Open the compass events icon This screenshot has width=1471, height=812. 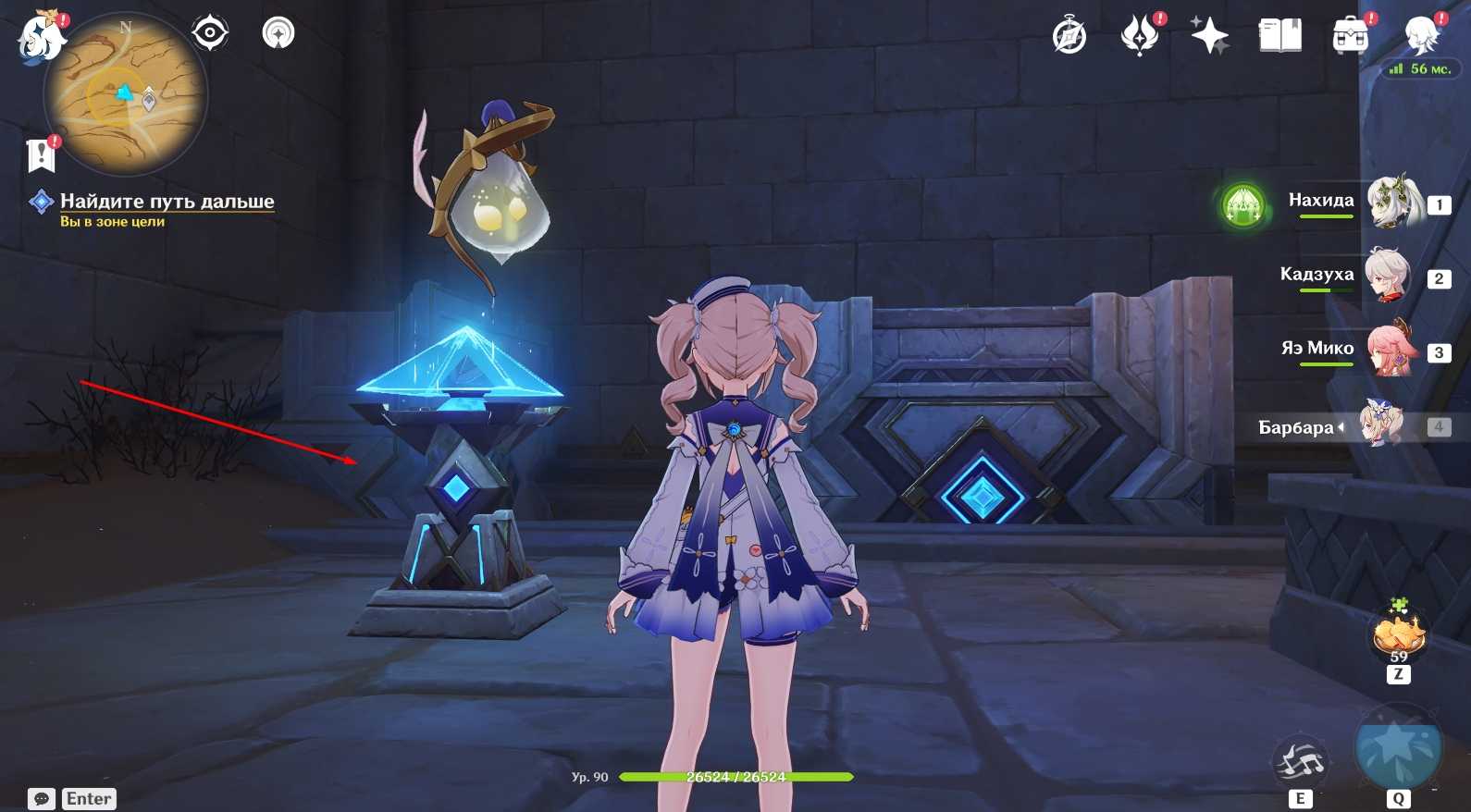click(x=1069, y=37)
